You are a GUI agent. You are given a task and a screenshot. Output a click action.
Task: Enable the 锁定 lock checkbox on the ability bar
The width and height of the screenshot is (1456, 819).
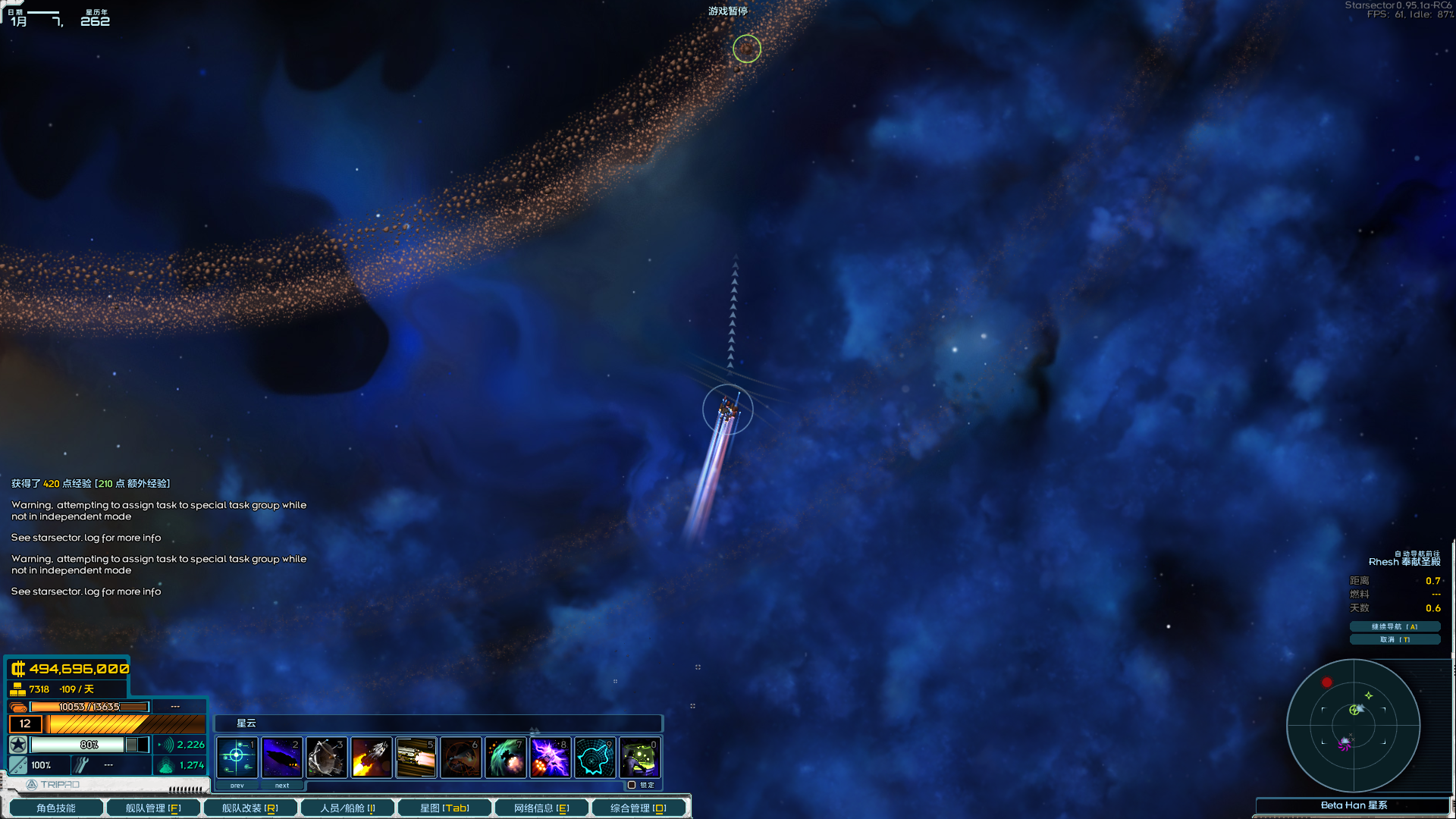coord(632,785)
